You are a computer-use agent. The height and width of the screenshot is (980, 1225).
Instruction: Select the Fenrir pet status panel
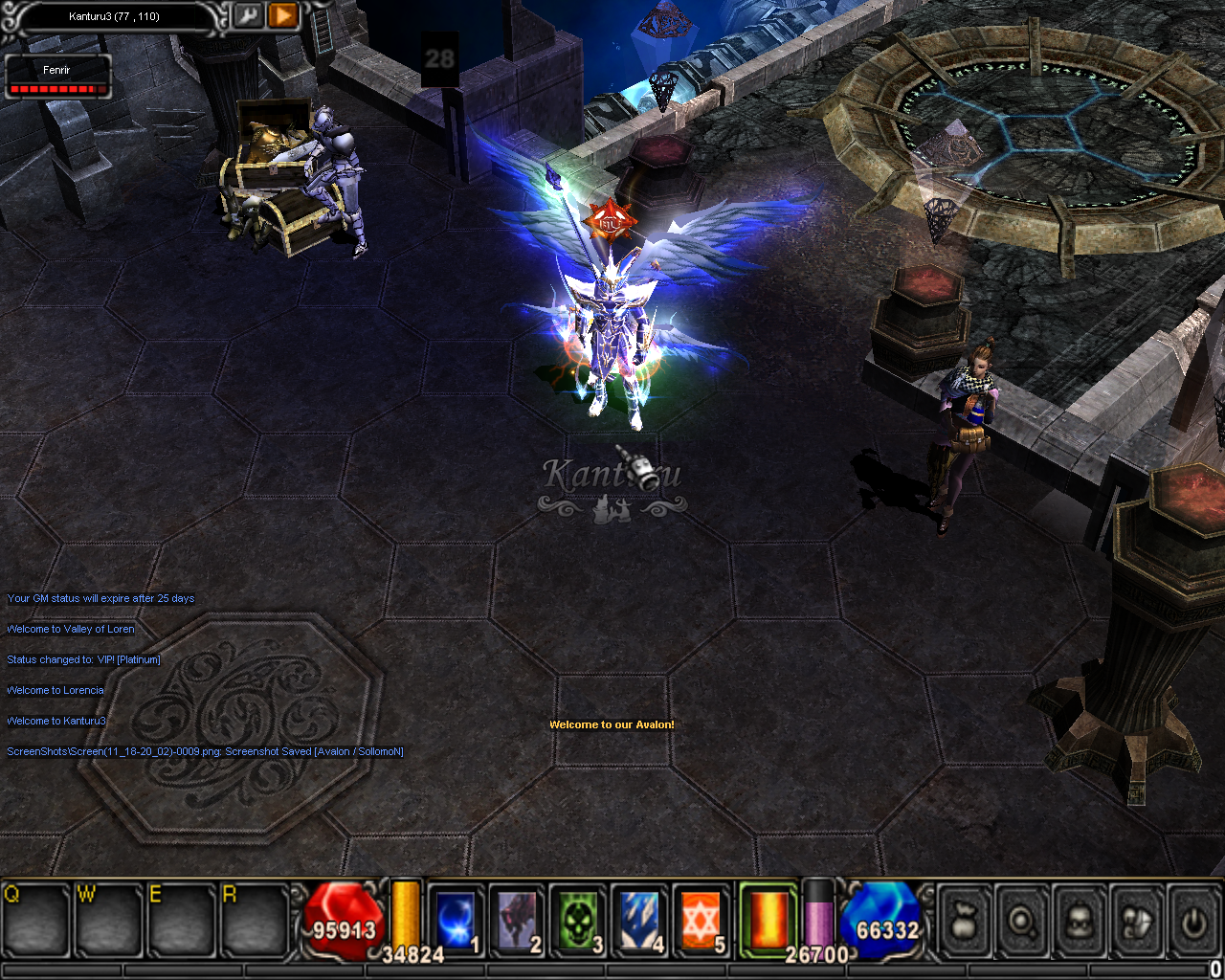click(57, 78)
